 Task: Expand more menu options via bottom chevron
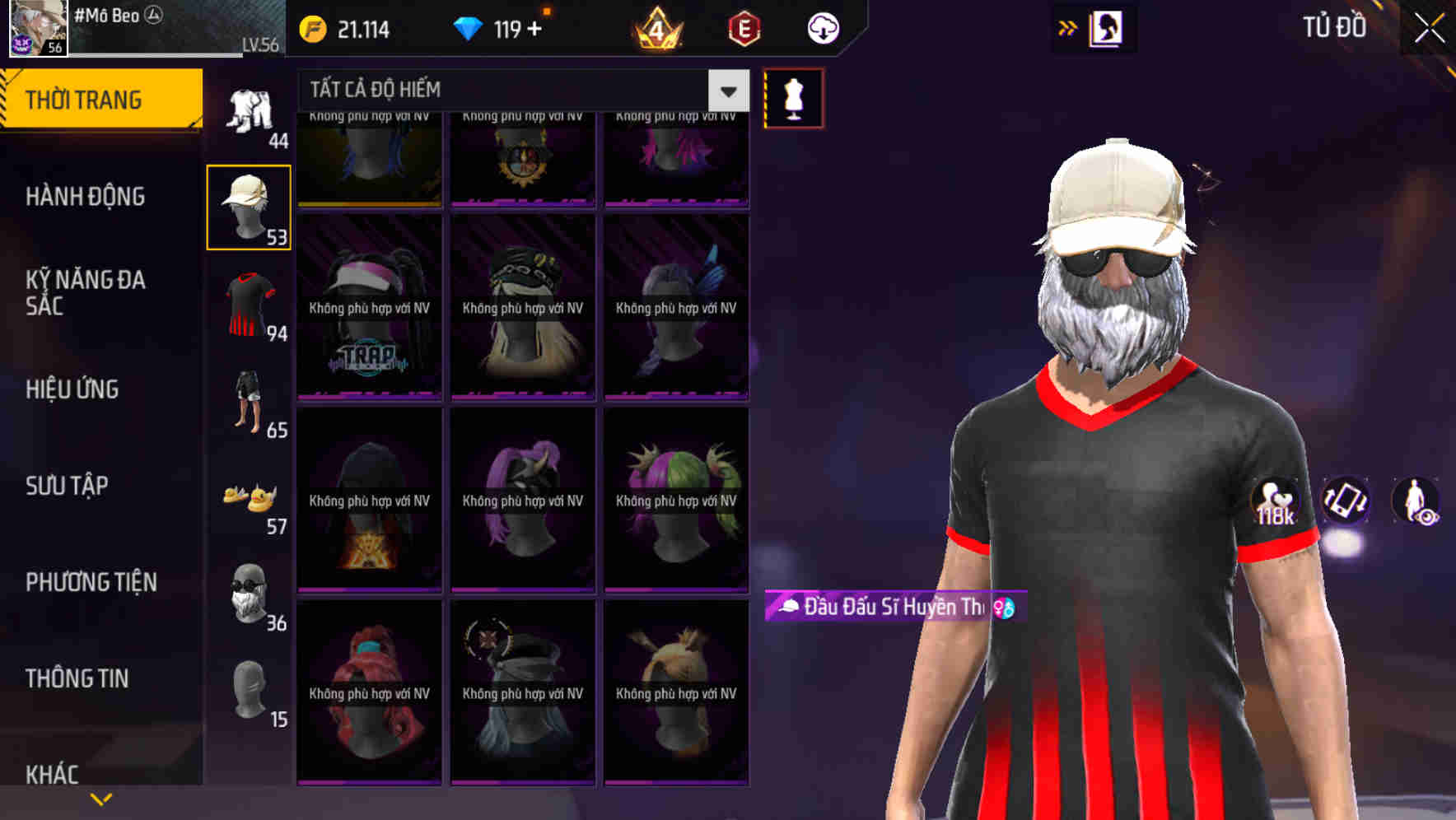[x=101, y=798]
